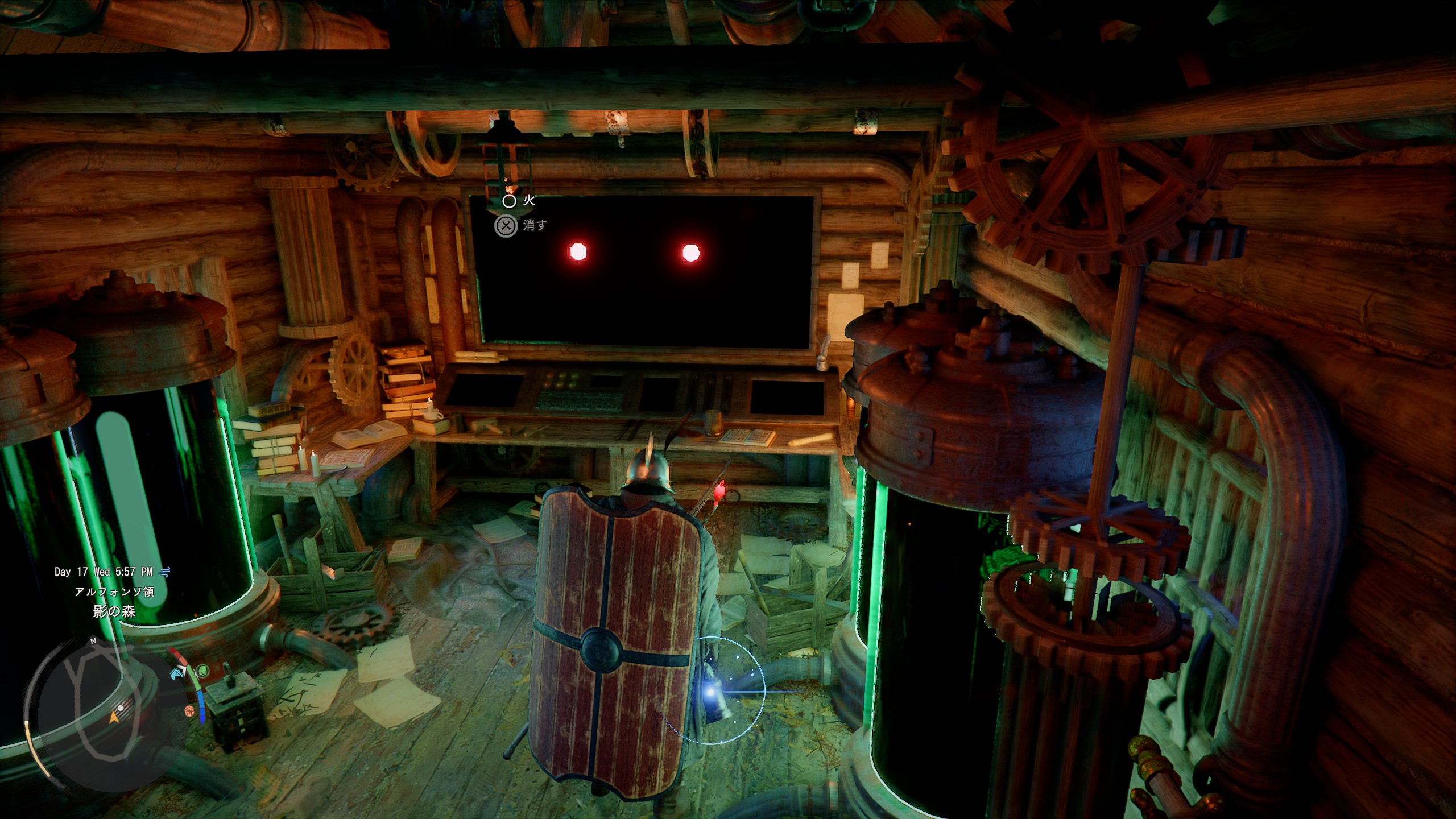Click the north compass marker on minimap

point(93,641)
